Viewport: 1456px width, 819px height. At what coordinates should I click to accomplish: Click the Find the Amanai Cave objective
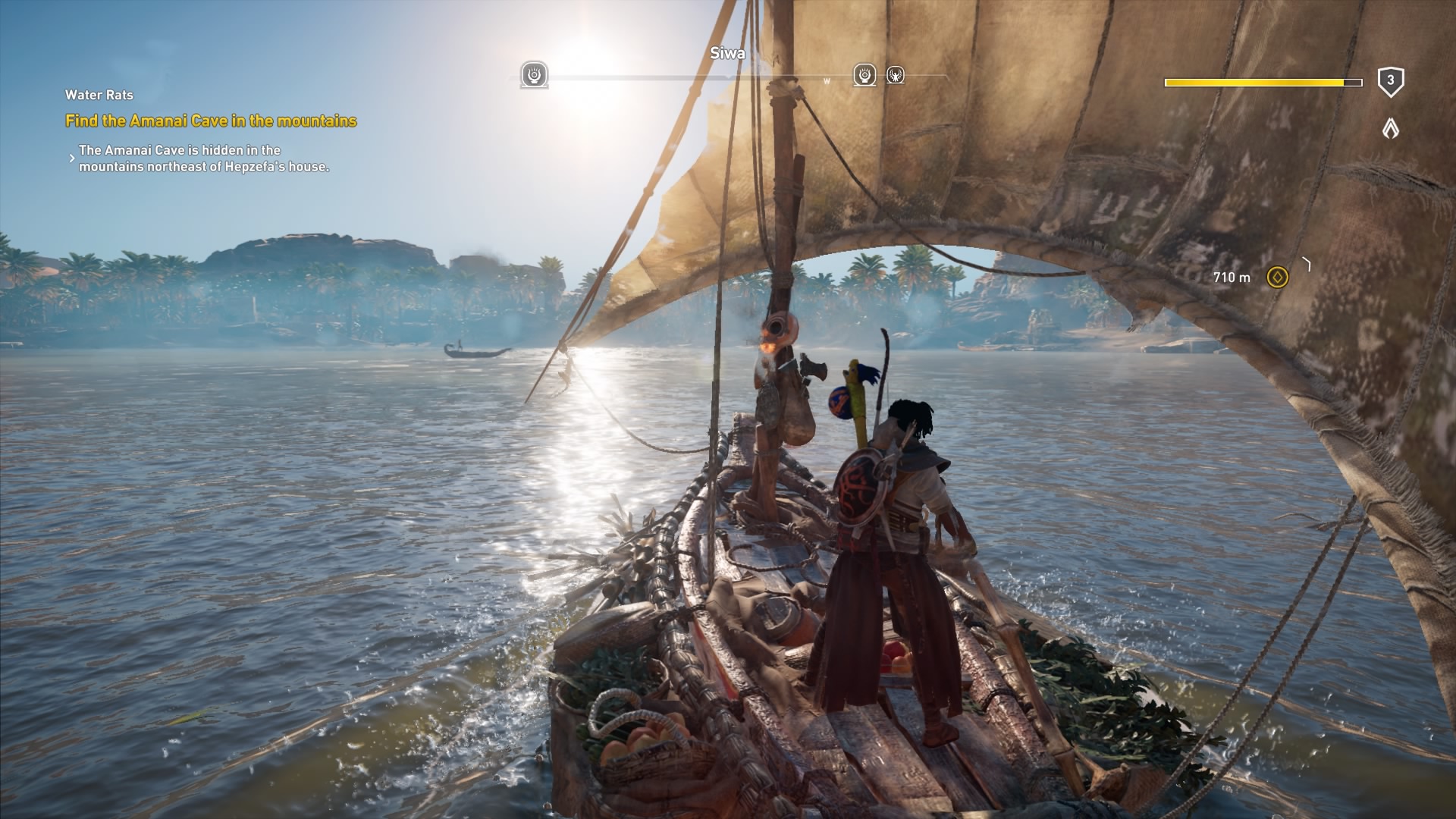pos(211,121)
